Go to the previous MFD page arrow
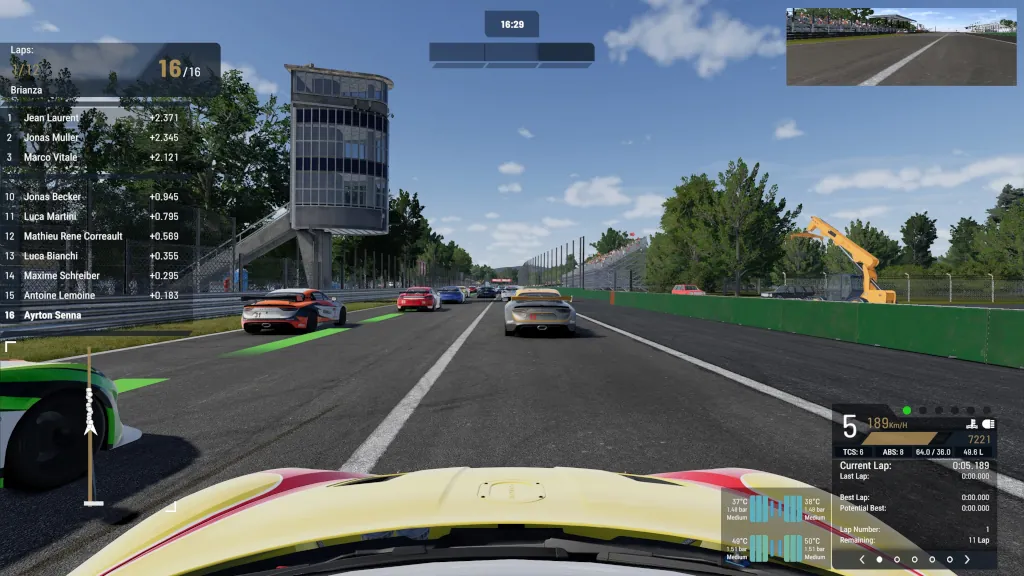The image size is (1024, 576). click(862, 560)
